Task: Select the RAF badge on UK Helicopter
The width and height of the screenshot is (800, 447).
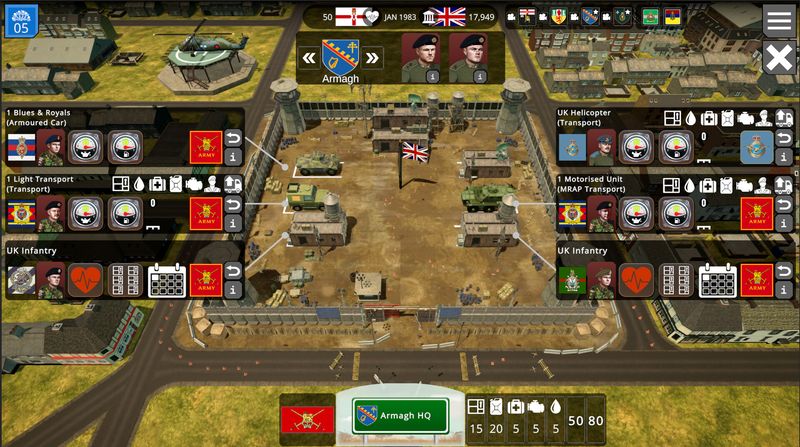Action: point(757,147)
